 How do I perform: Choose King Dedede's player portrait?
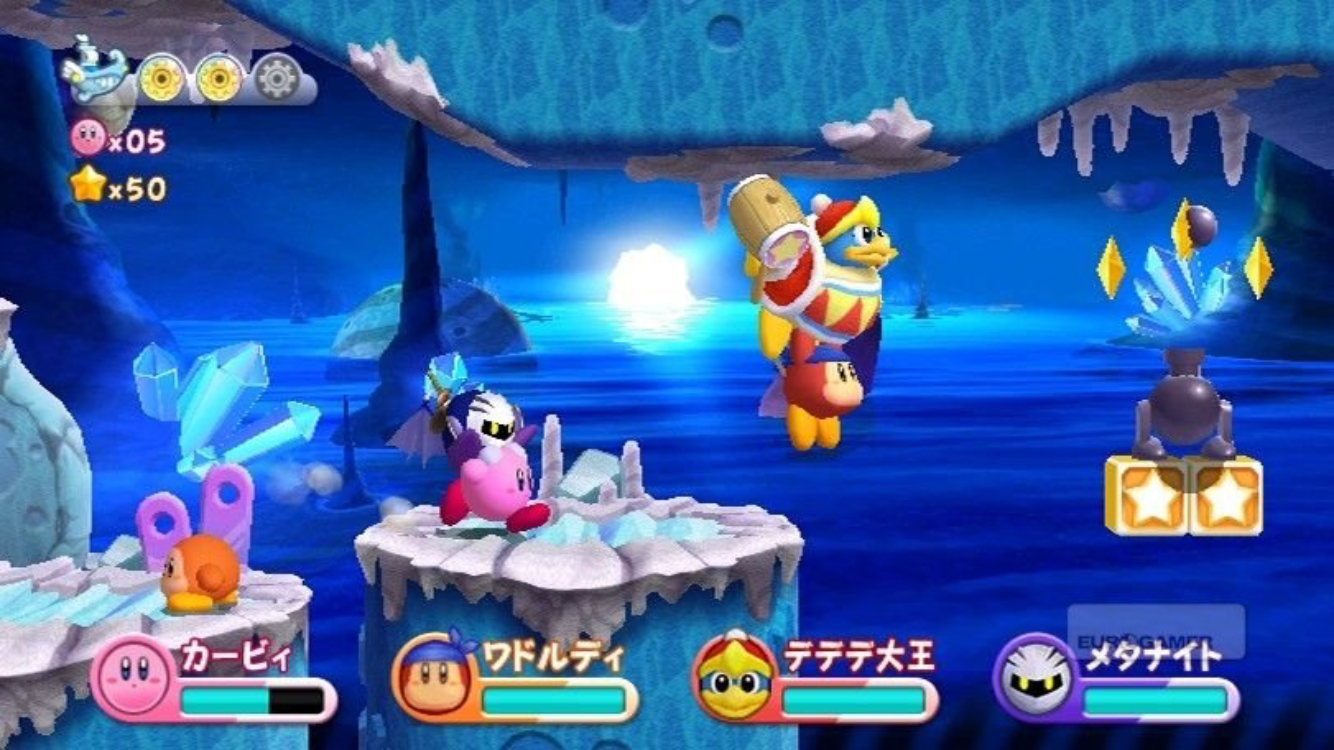[x=735, y=677]
